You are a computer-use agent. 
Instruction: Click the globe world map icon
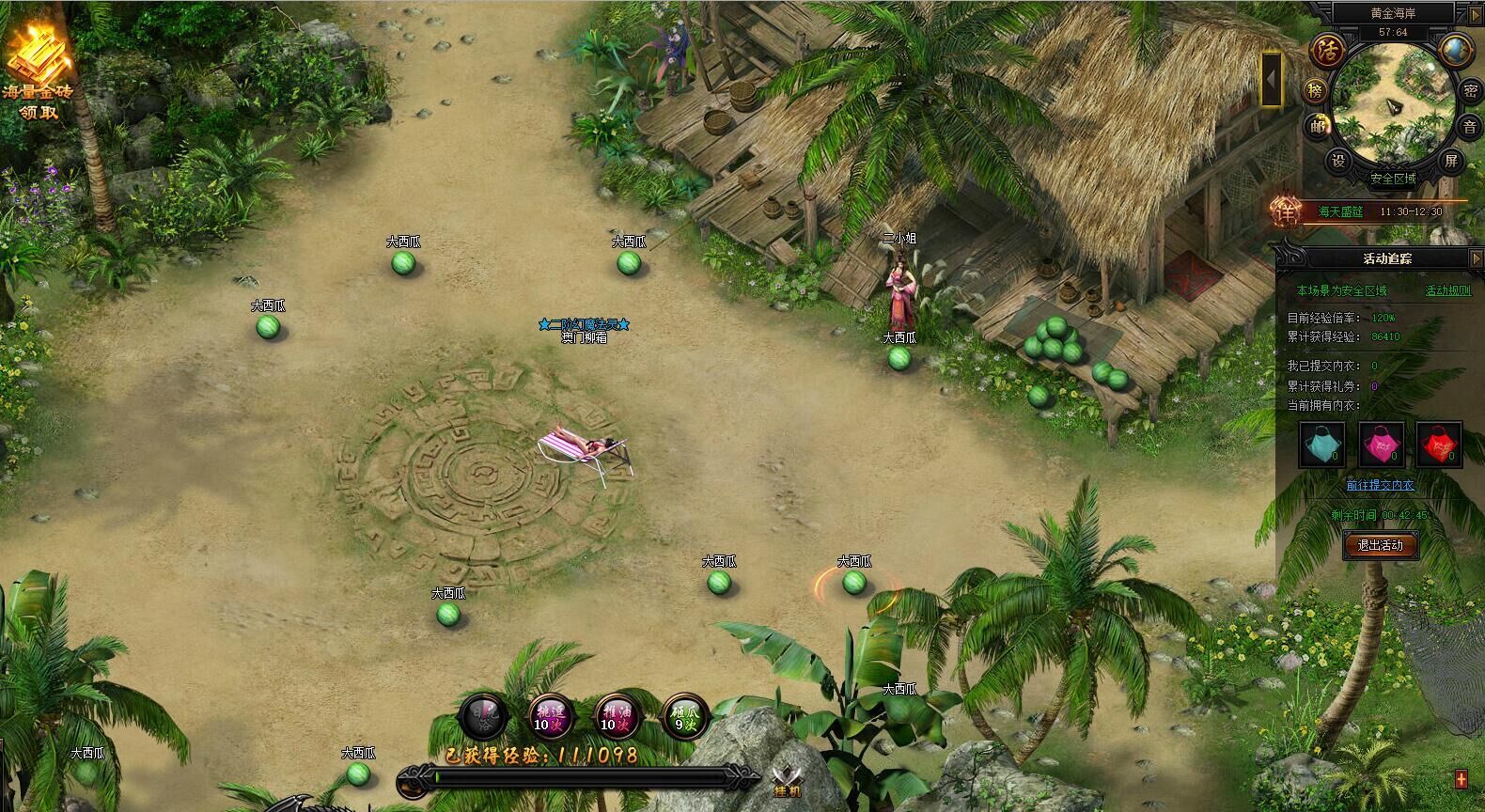pos(1457,49)
